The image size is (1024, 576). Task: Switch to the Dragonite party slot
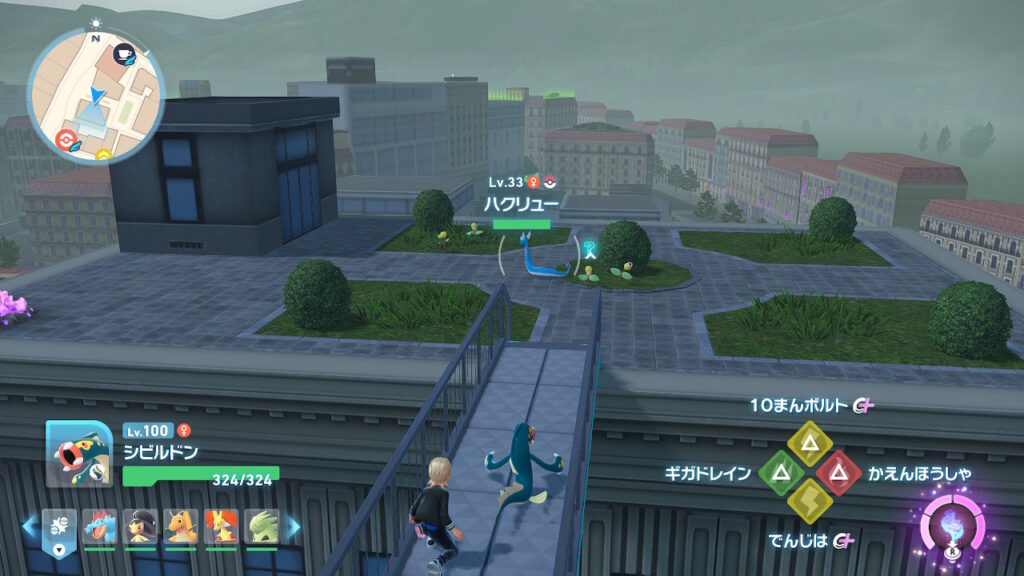point(180,527)
